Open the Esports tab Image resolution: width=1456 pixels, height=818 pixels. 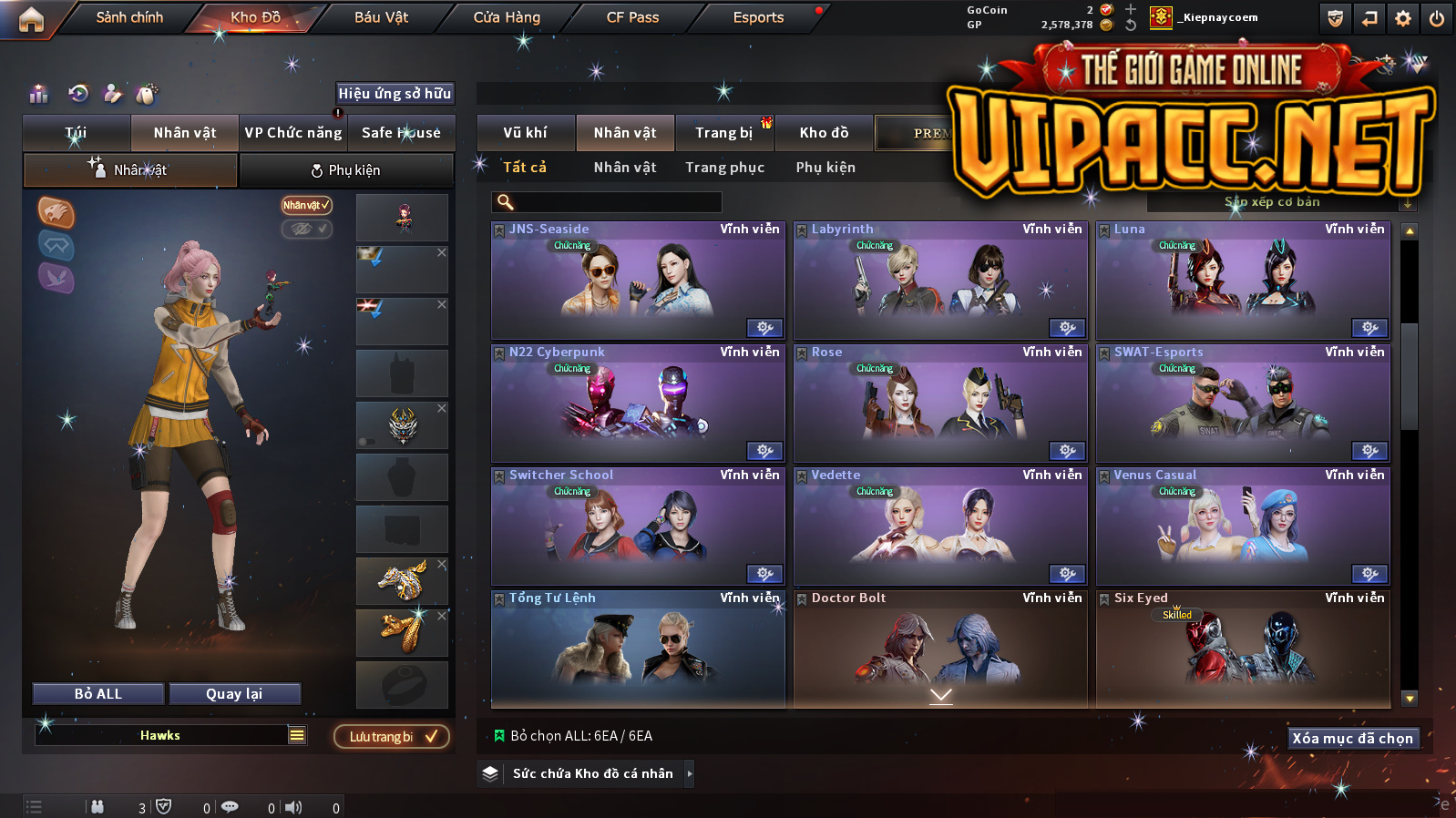758,17
